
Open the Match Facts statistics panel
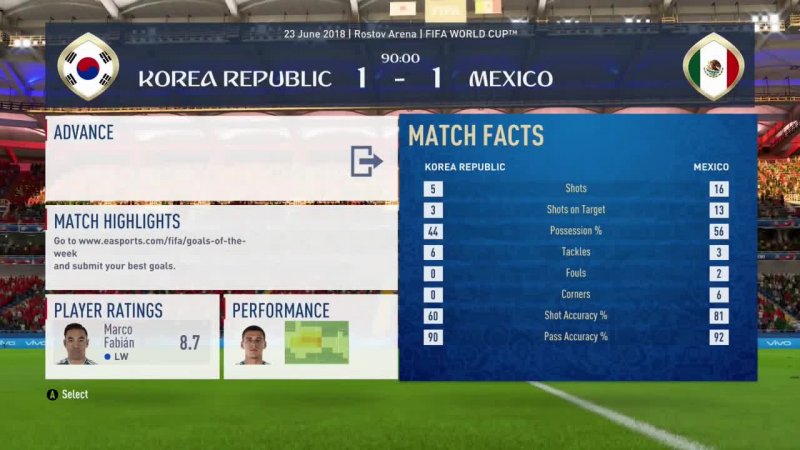(577, 247)
